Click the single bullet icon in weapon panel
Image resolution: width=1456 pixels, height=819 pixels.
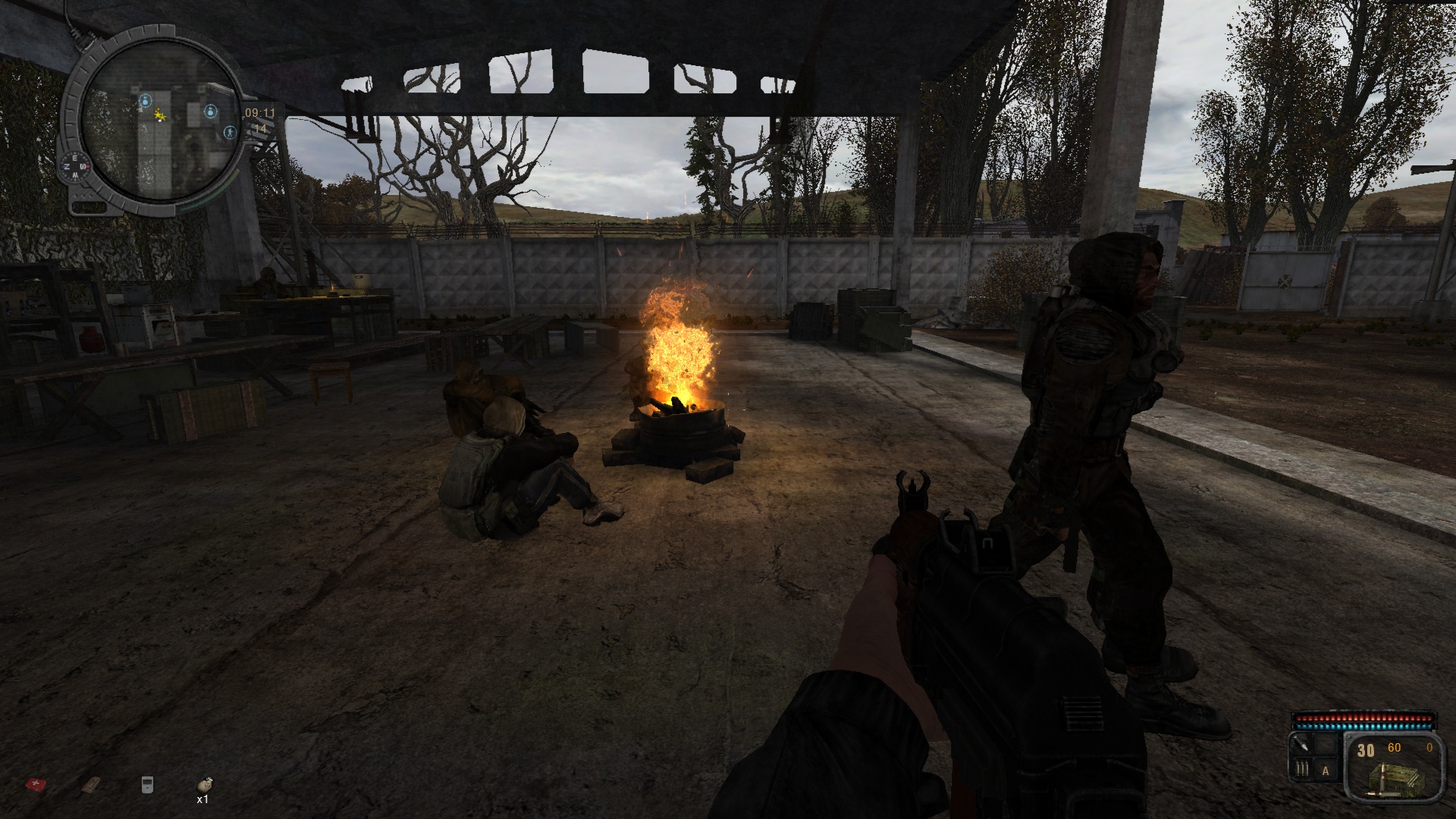point(1301,745)
